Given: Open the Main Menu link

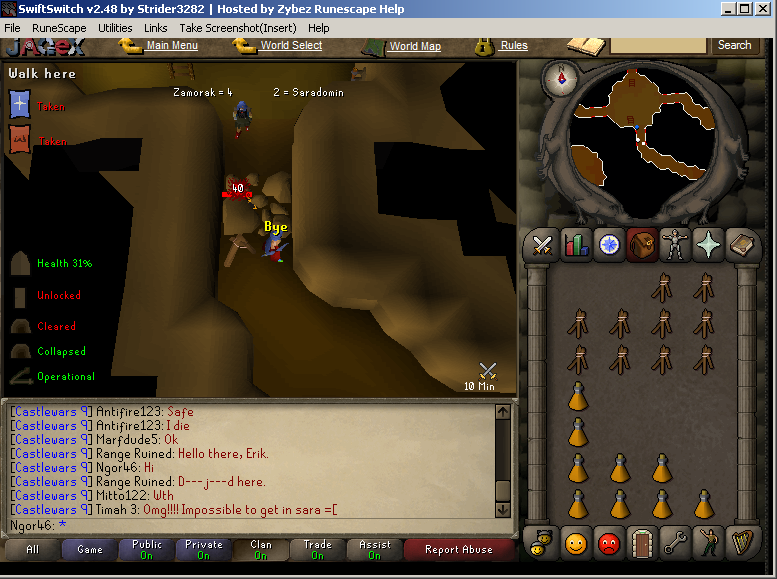Looking at the screenshot, I should click(171, 45).
